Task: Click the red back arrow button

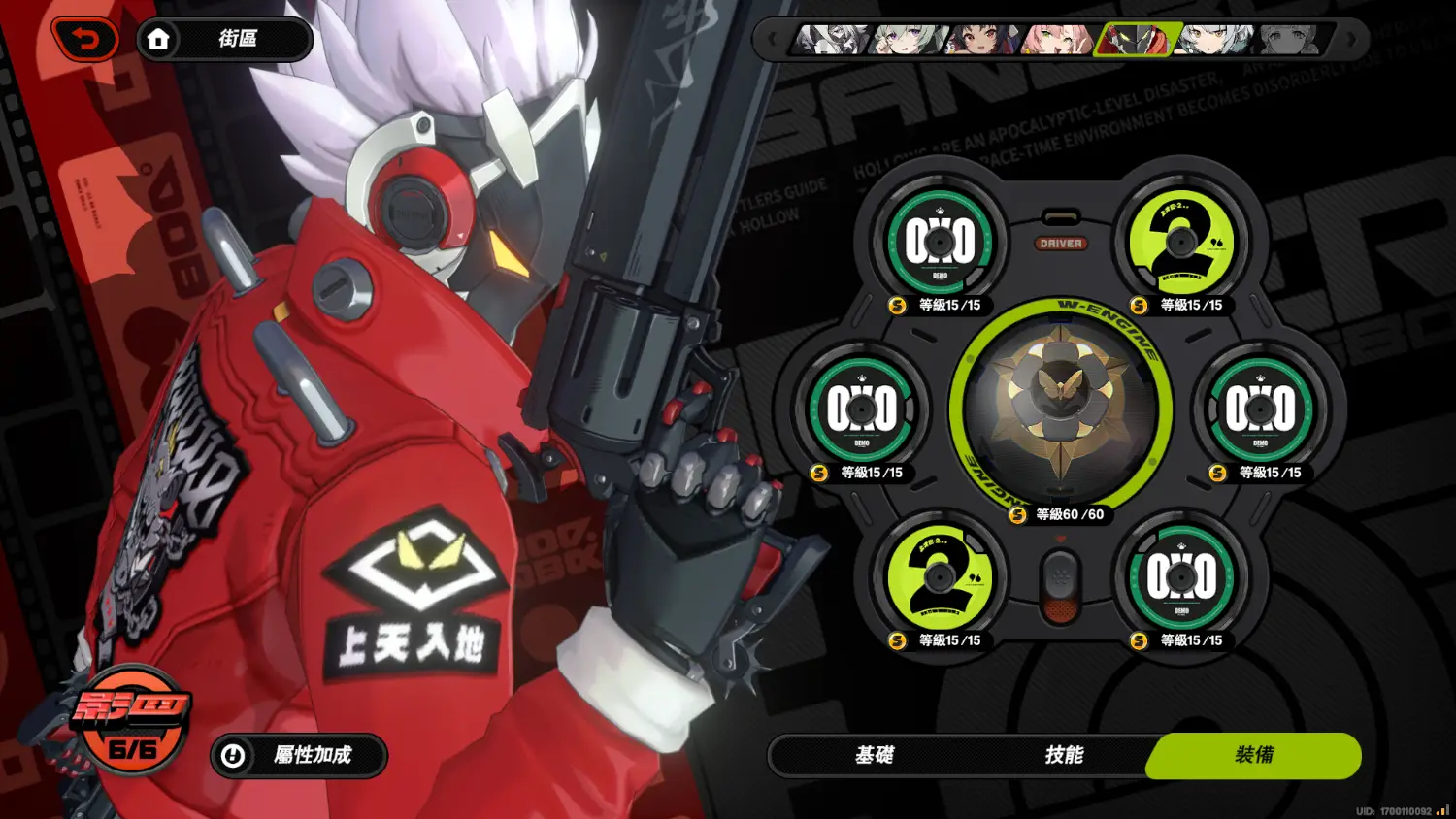Action: (86, 40)
